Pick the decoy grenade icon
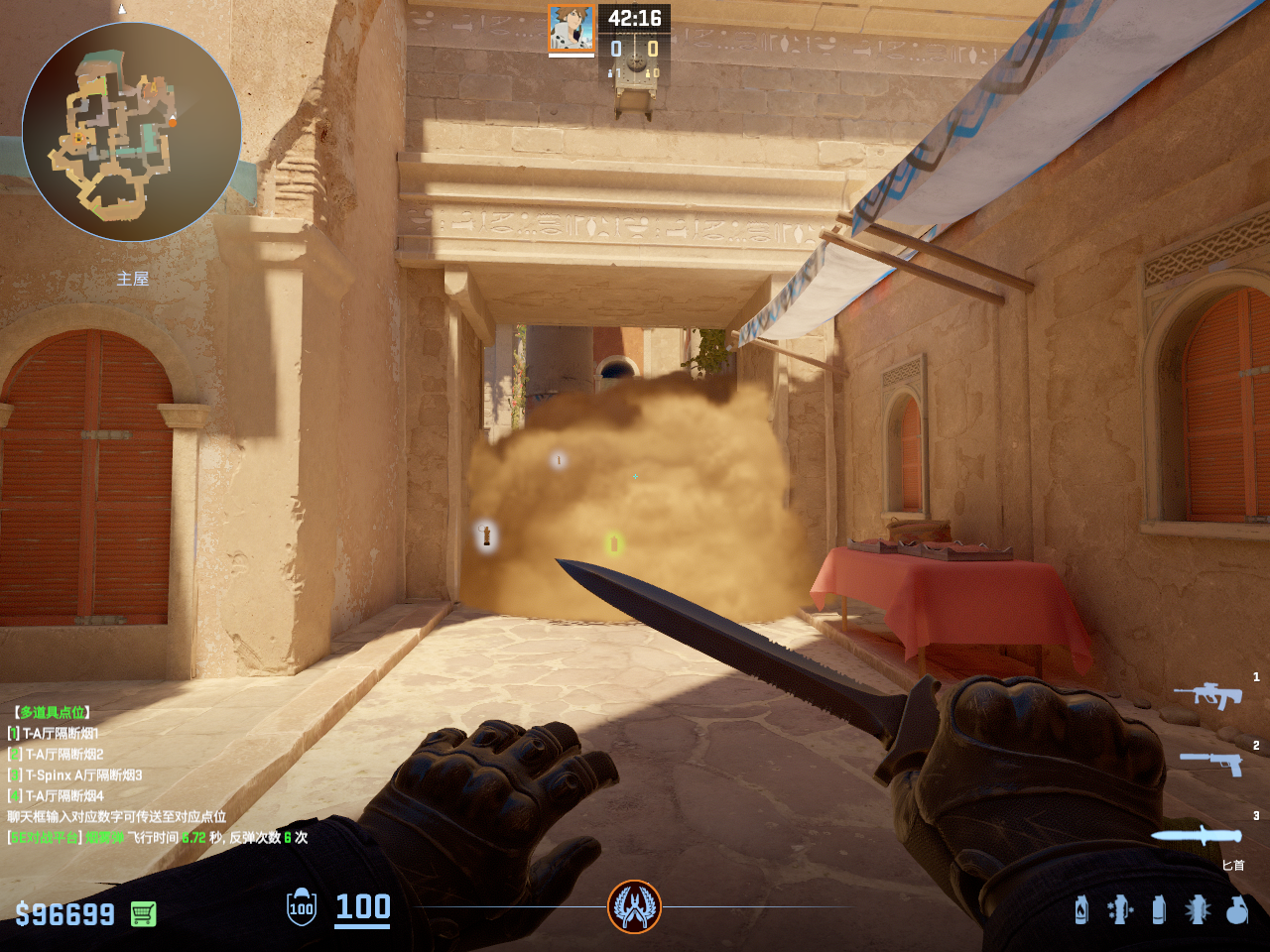Viewport: 1270px width, 952px height. click(x=1120, y=909)
